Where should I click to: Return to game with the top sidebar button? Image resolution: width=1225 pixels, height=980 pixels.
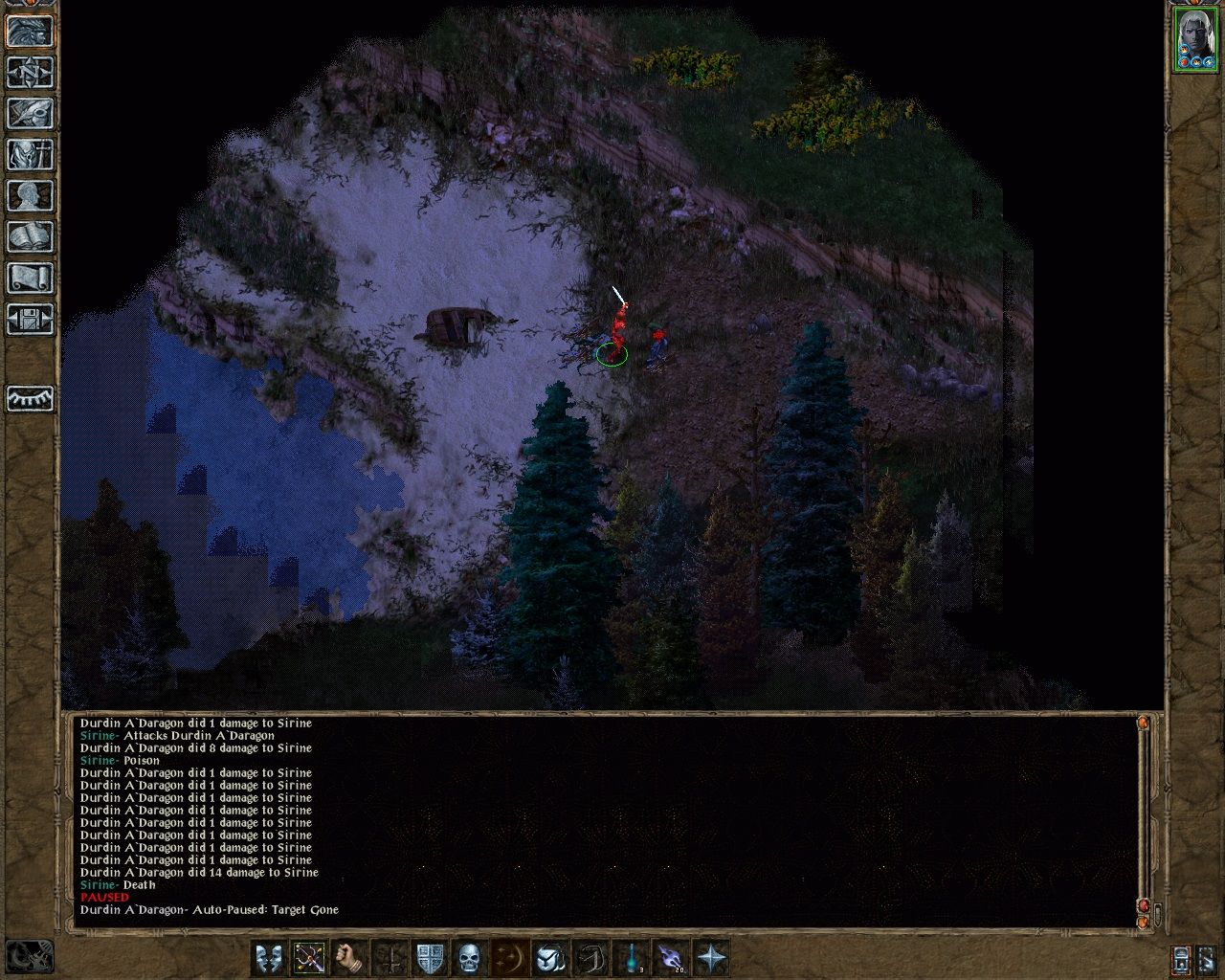coord(30,31)
